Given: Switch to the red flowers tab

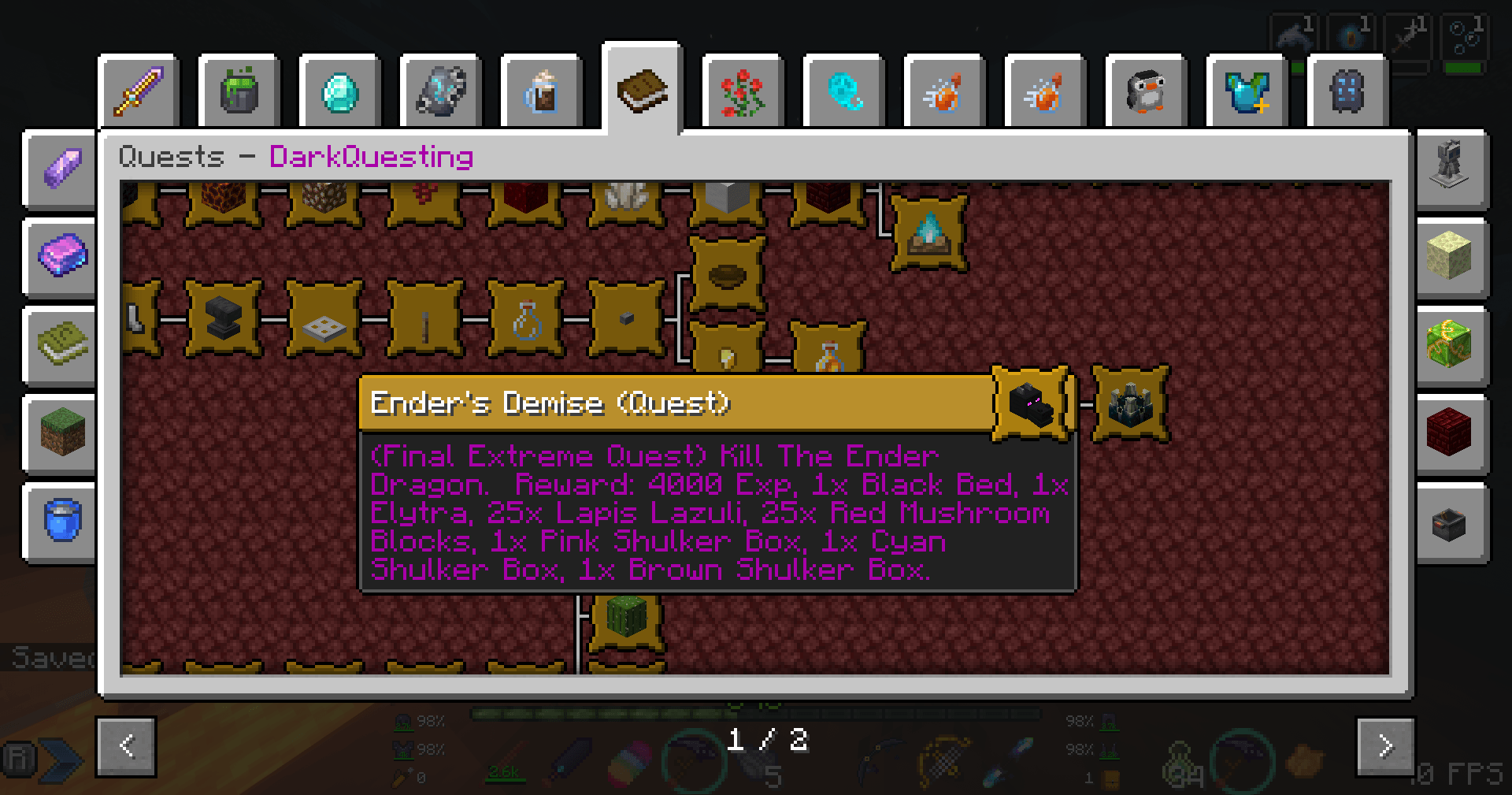Looking at the screenshot, I should click(743, 91).
